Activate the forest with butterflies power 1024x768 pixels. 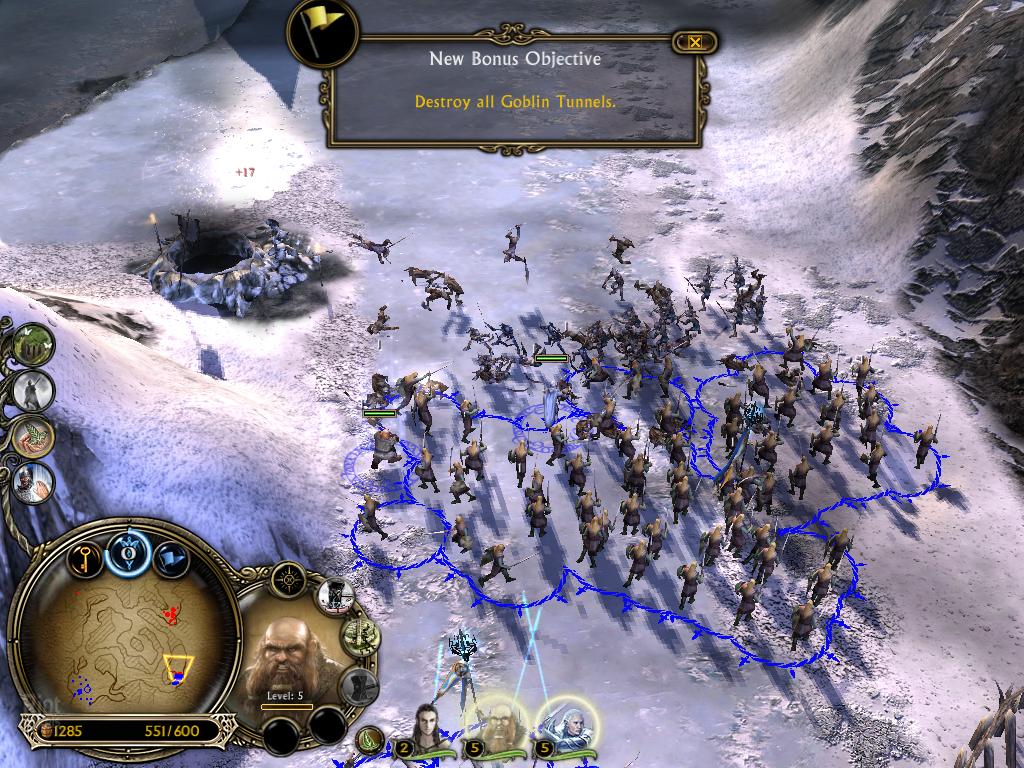(33, 344)
